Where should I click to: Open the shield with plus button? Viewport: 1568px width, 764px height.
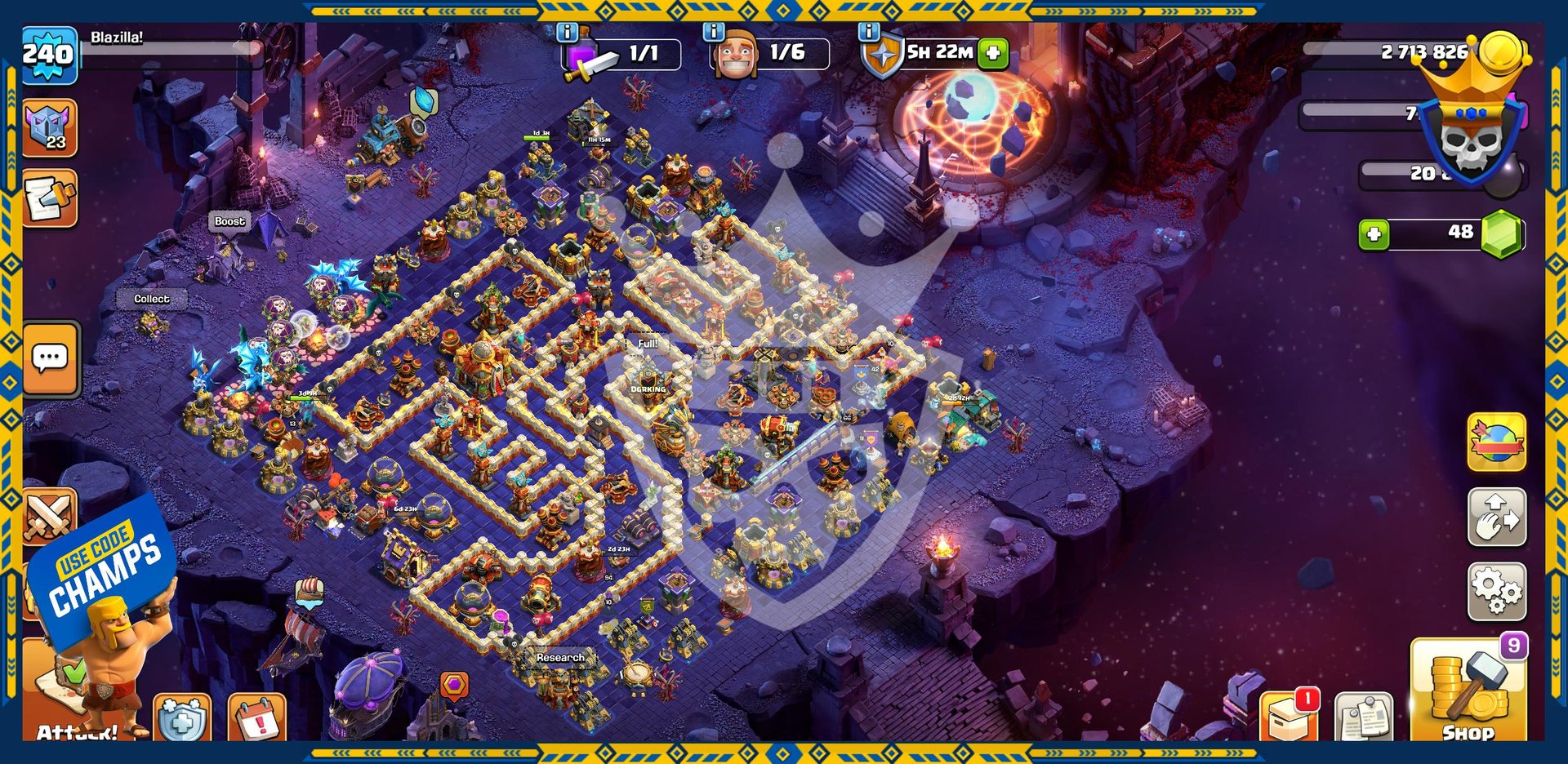pyautogui.click(x=182, y=718)
